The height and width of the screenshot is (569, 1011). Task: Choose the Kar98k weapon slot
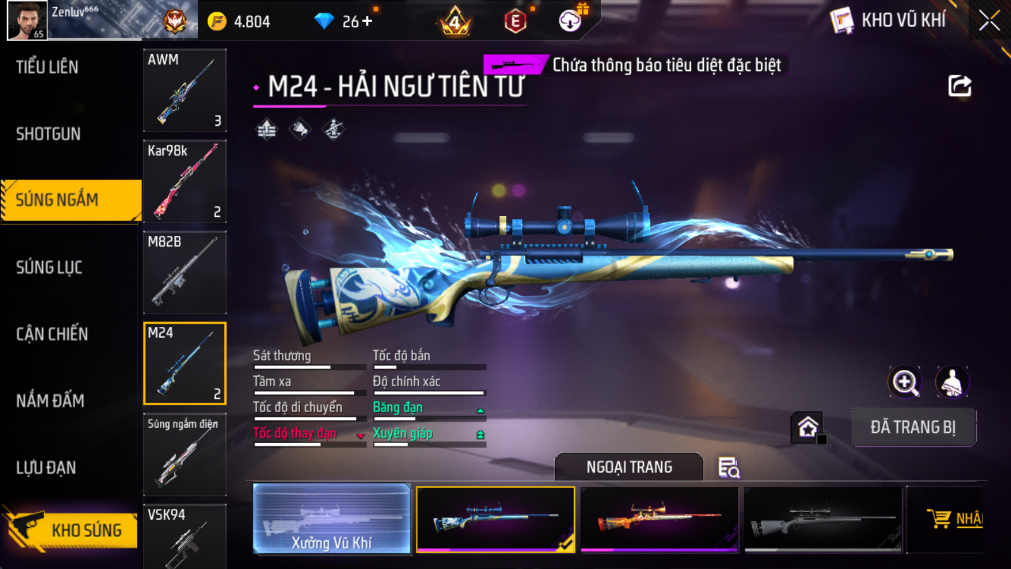click(185, 181)
